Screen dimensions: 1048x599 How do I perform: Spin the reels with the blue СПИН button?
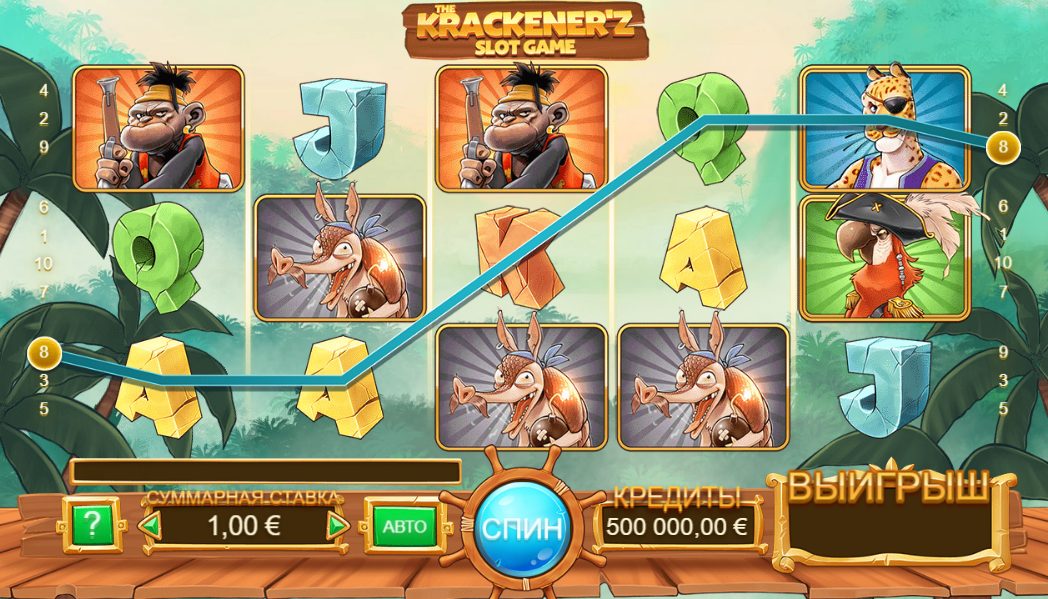click(x=523, y=527)
